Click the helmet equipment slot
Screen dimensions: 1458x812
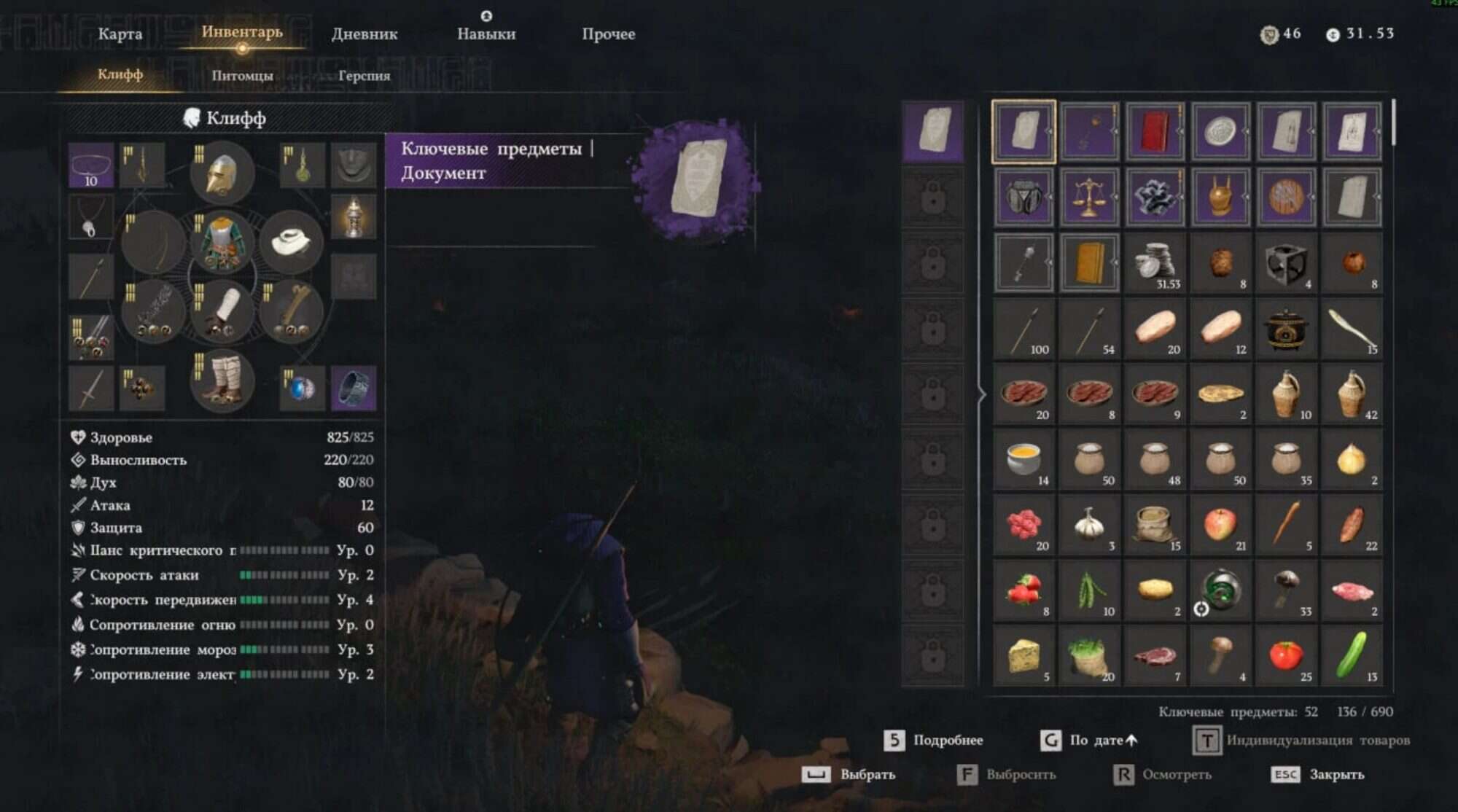(x=221, y=173)
